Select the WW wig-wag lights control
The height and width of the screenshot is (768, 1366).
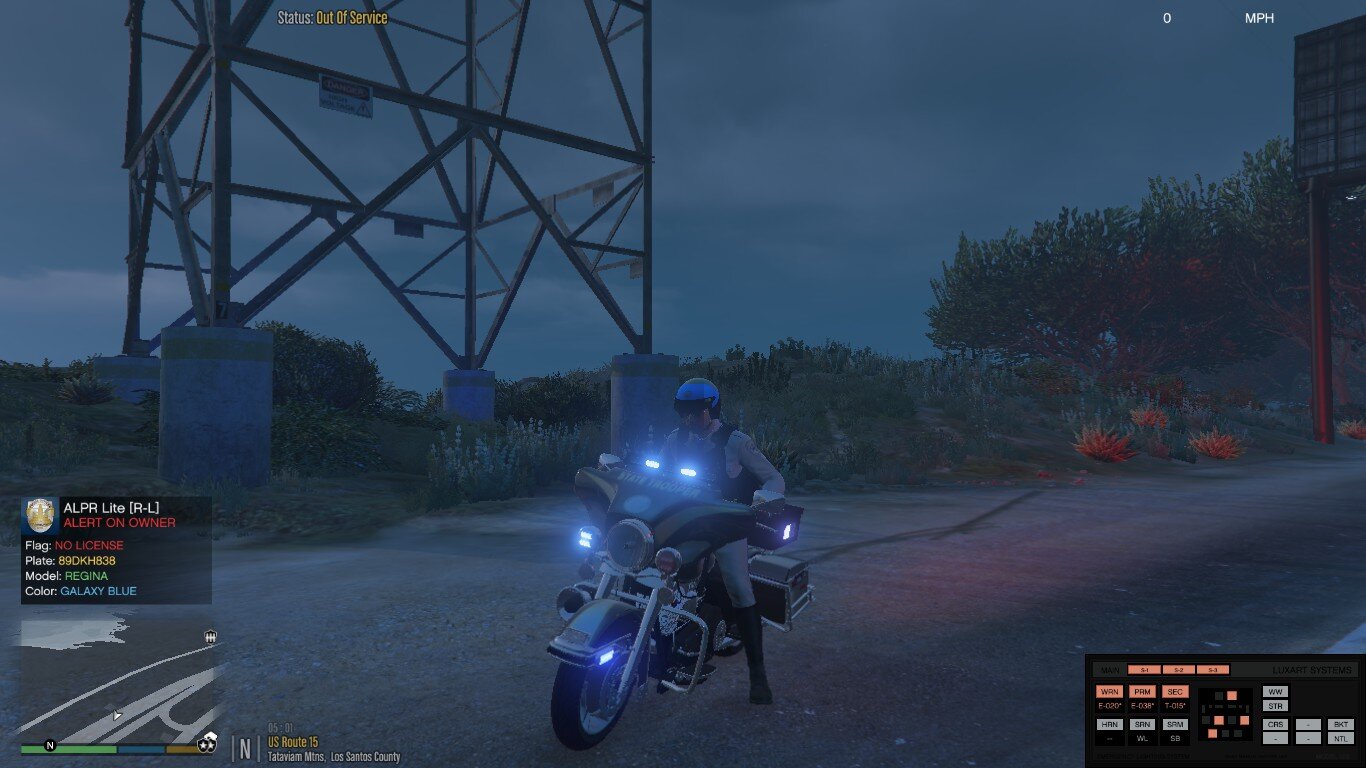tap(1275, 692)
